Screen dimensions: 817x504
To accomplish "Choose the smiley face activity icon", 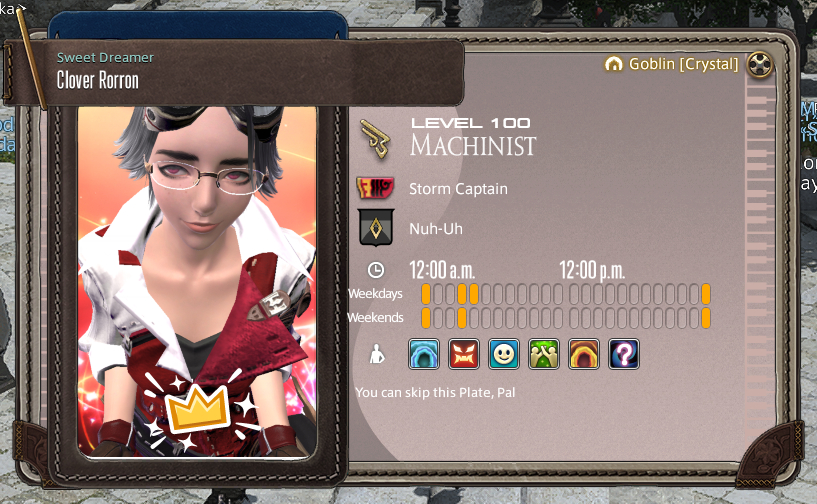I will [x=504, y=353].
